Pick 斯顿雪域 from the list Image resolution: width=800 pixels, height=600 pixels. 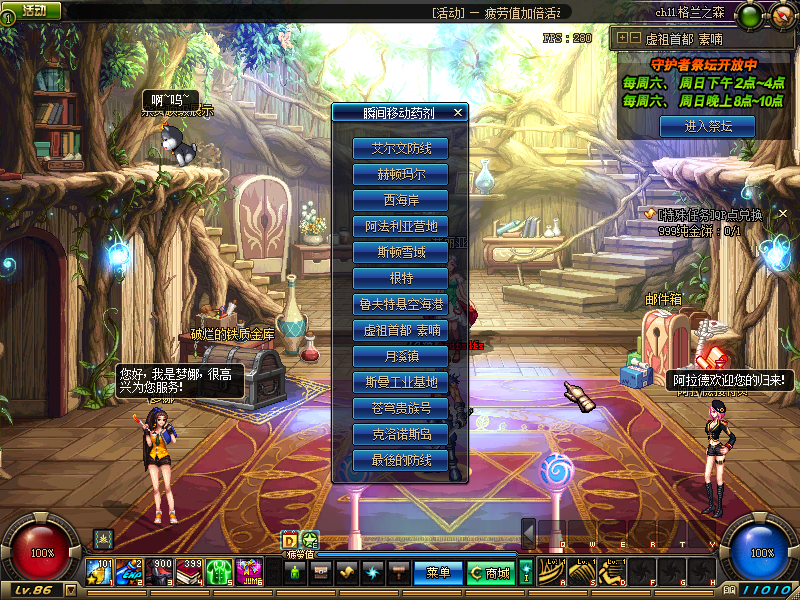point(400,252)
